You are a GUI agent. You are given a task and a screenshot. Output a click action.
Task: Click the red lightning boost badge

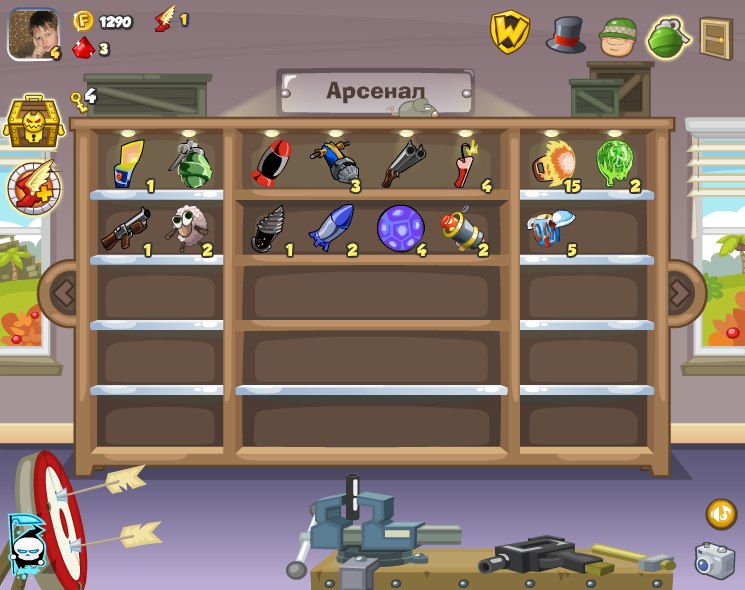34,187
